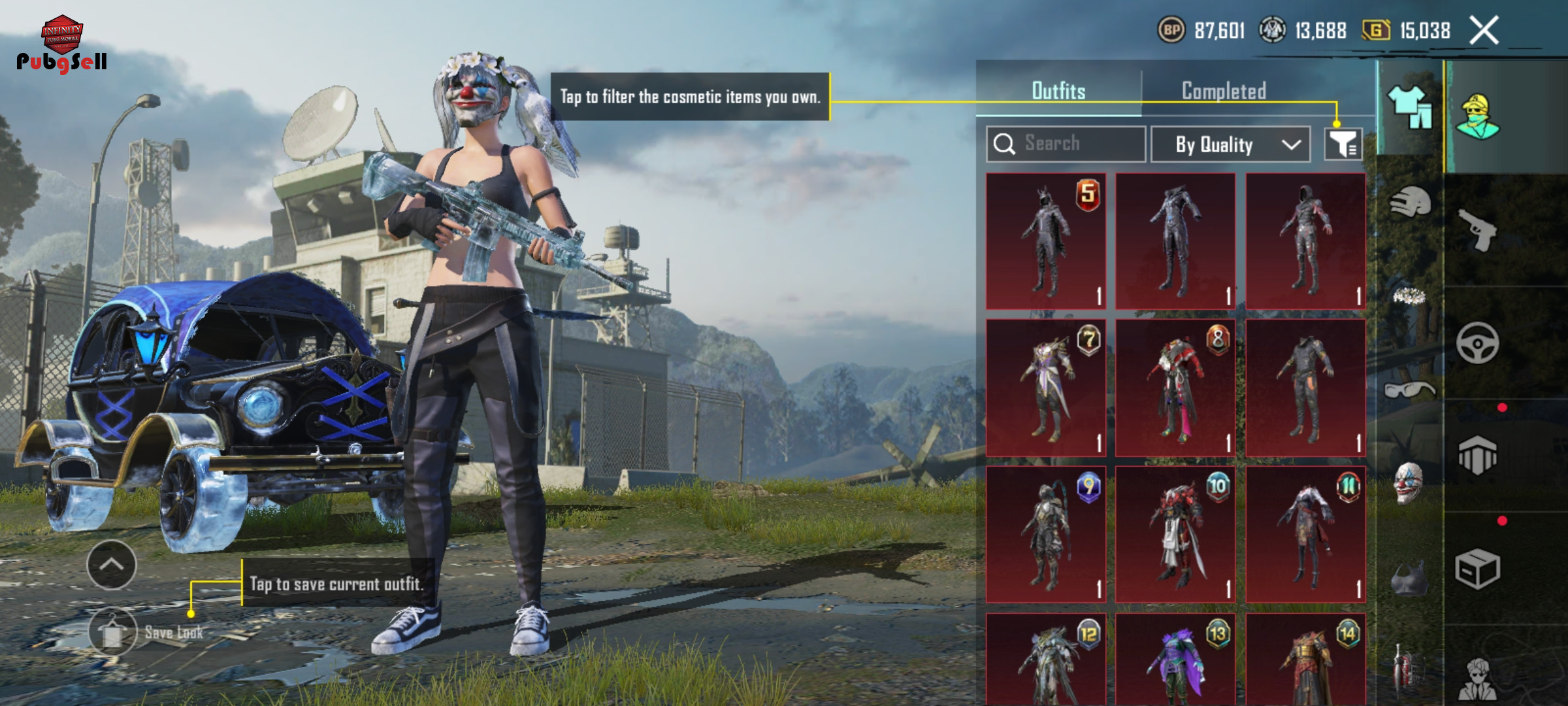Click the outfit Search field
This screenshot has width=1568, height=706.
pos(1066,144)
